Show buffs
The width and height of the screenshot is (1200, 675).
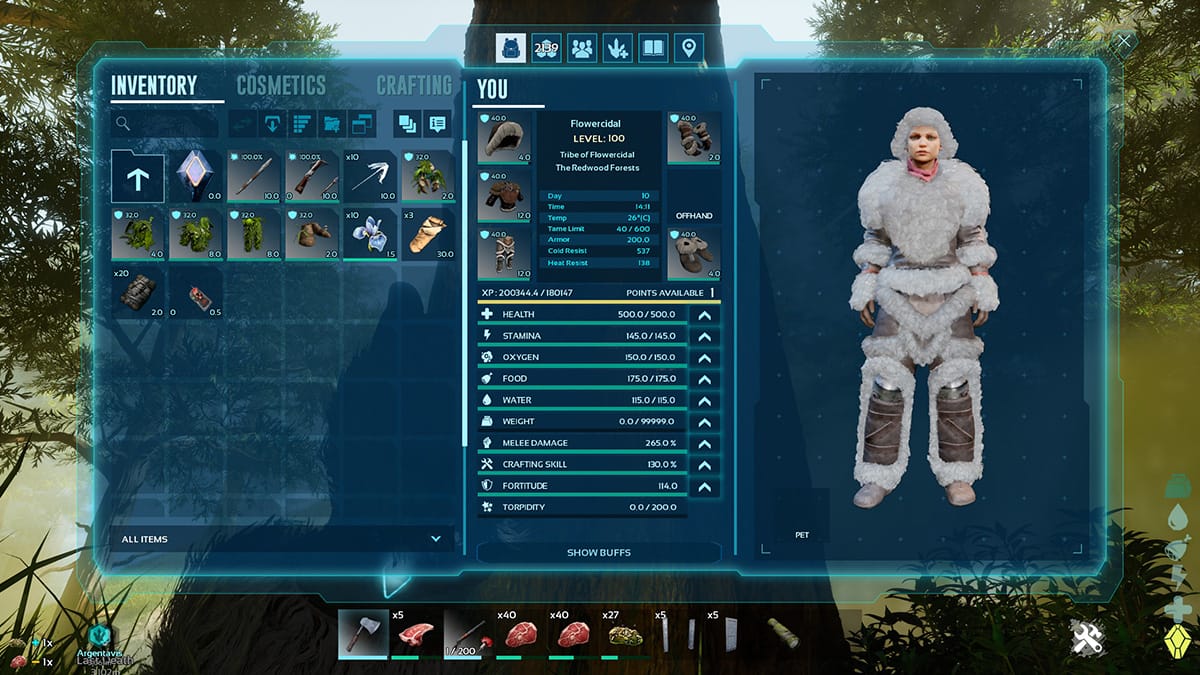[598, 552]
